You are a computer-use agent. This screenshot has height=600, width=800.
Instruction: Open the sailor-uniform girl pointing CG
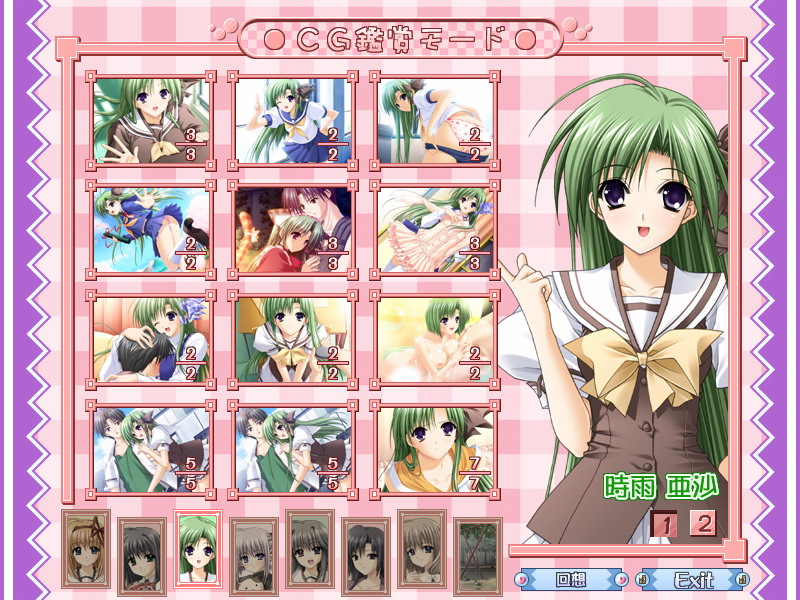(292, 121)
